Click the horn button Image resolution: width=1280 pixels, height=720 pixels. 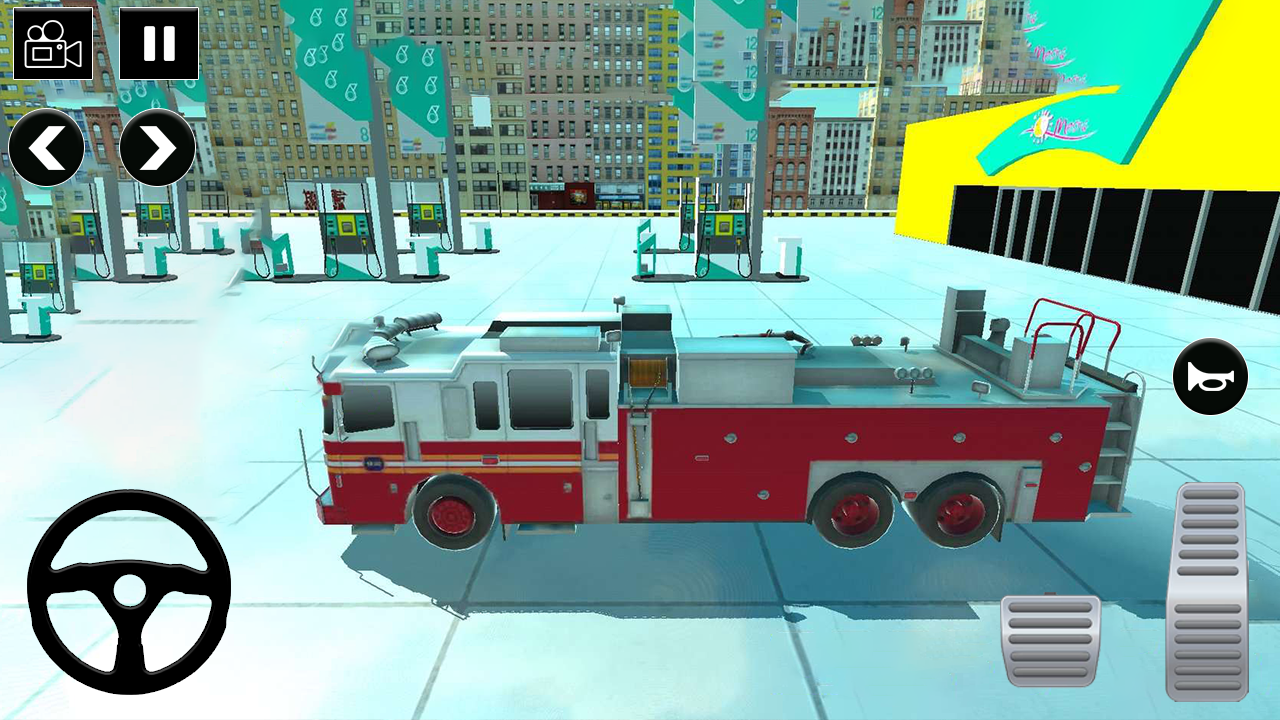pos(1210,376)
